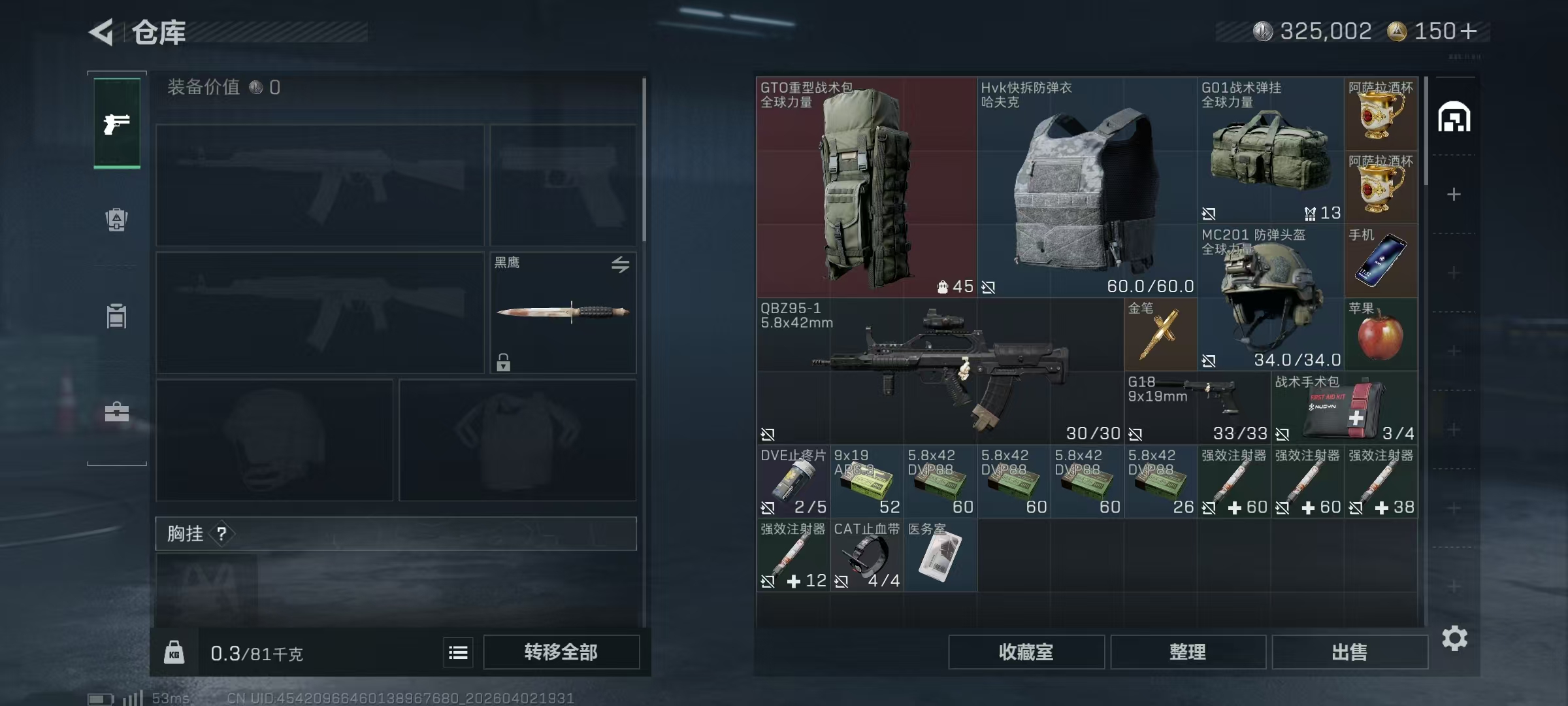Select the G18 pistol

click(x=1197, y=407)
